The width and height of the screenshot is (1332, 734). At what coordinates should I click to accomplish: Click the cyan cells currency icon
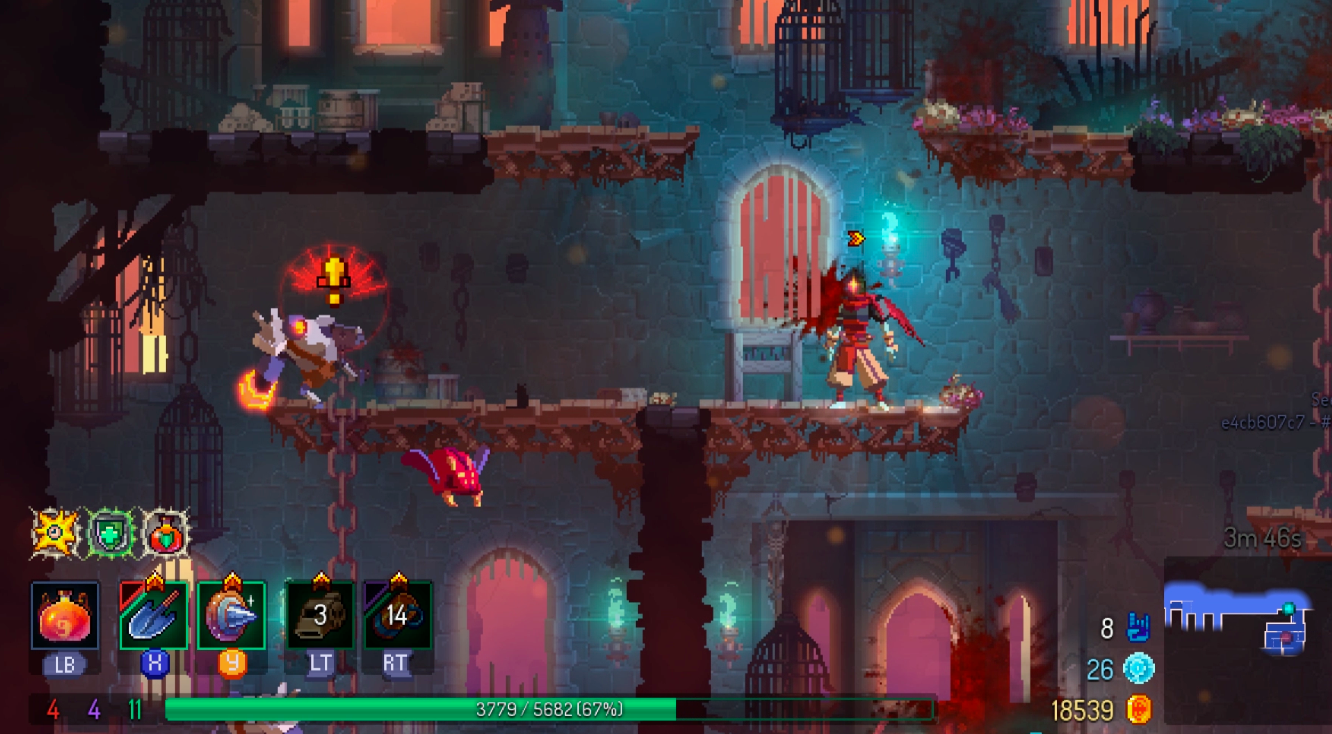click(x=1138, y=669)
